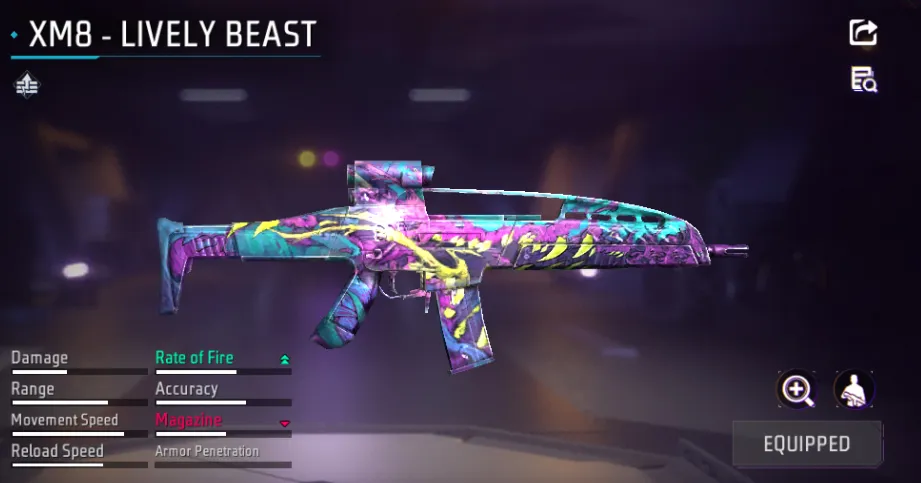The image size is (921, 483).
Task: Zoom in with the magnifier button
Action: pos(797,390)
